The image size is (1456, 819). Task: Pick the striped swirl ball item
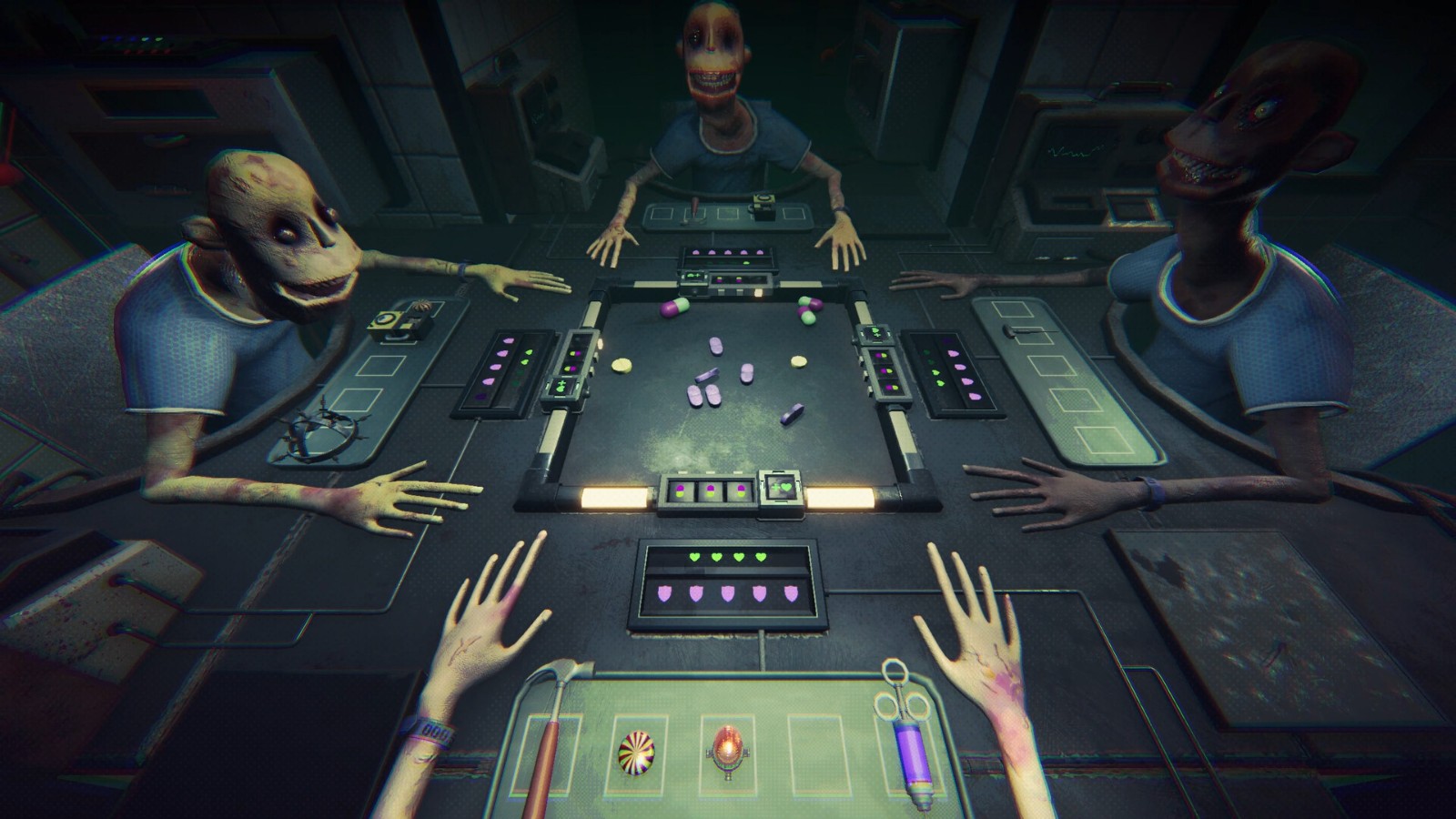pyautogui.click(x=637, y=754)
